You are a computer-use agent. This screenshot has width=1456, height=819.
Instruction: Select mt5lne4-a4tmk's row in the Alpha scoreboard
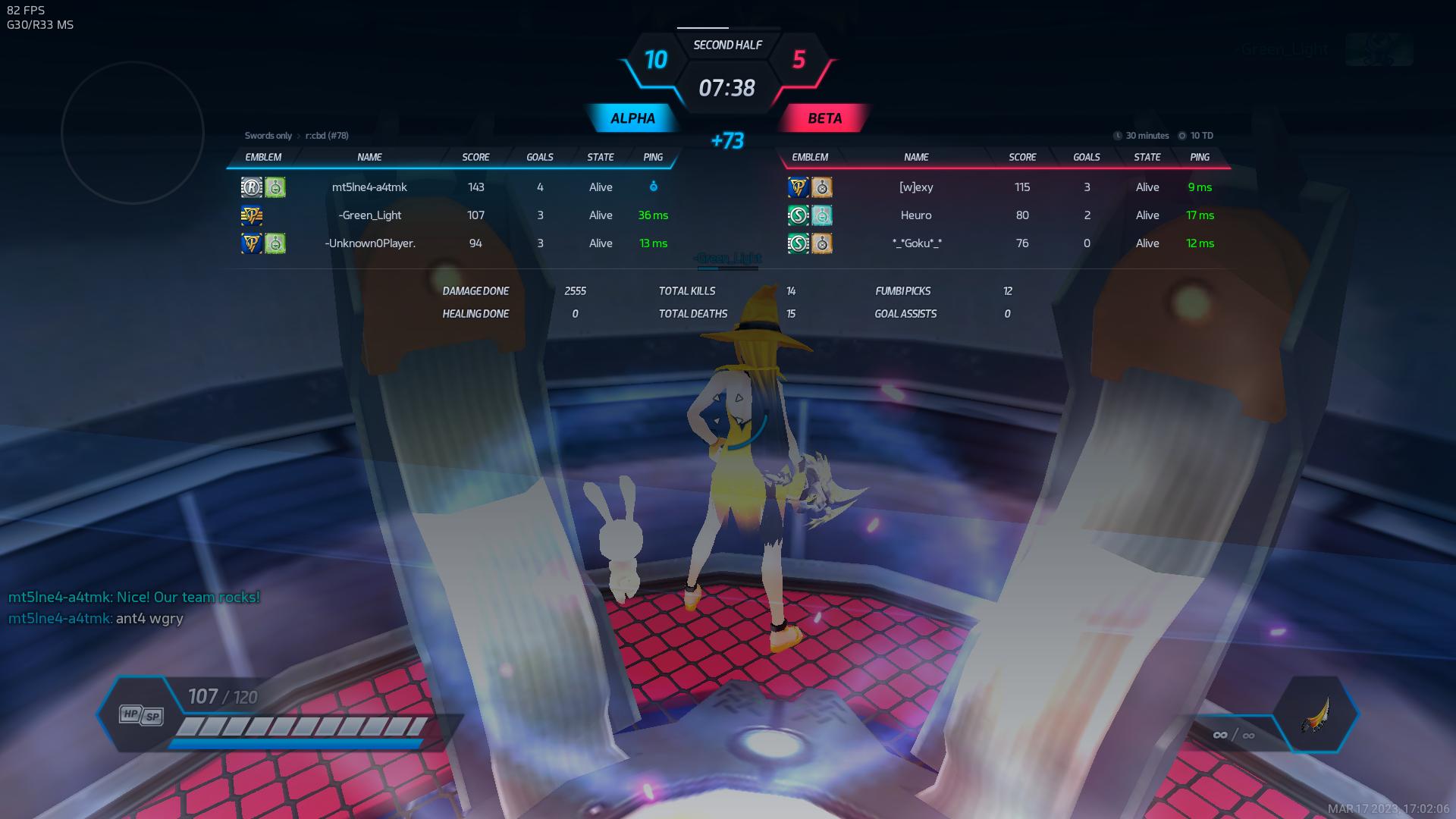[369, 187]
